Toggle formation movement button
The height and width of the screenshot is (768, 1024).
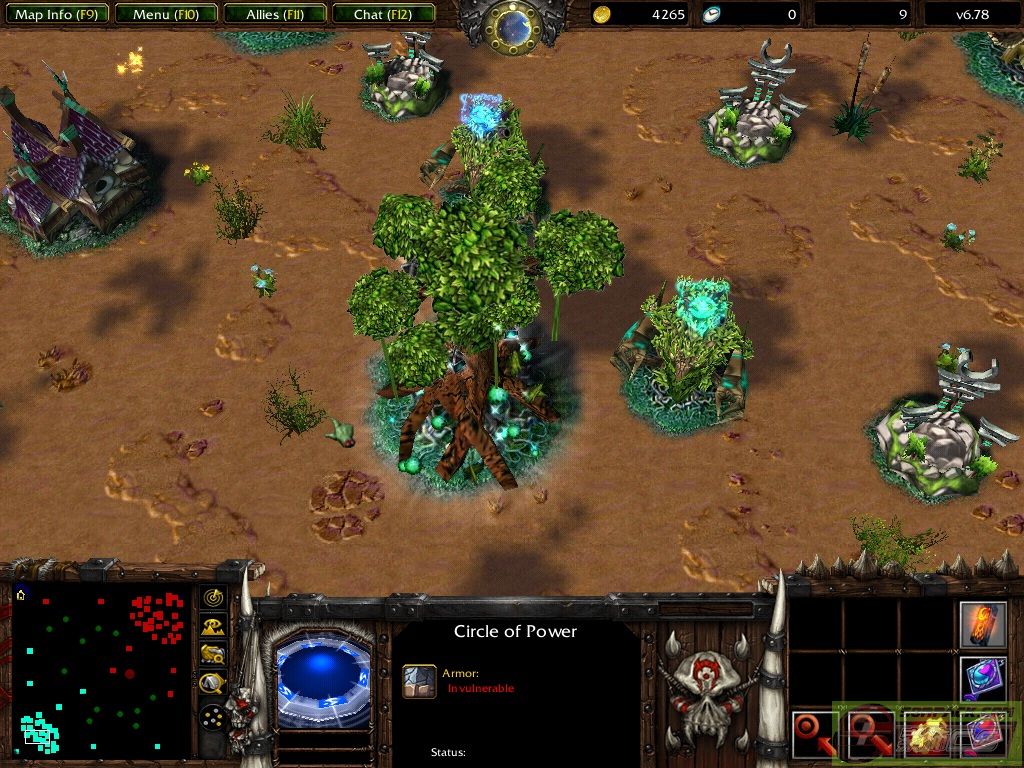[x=212, y=718]
